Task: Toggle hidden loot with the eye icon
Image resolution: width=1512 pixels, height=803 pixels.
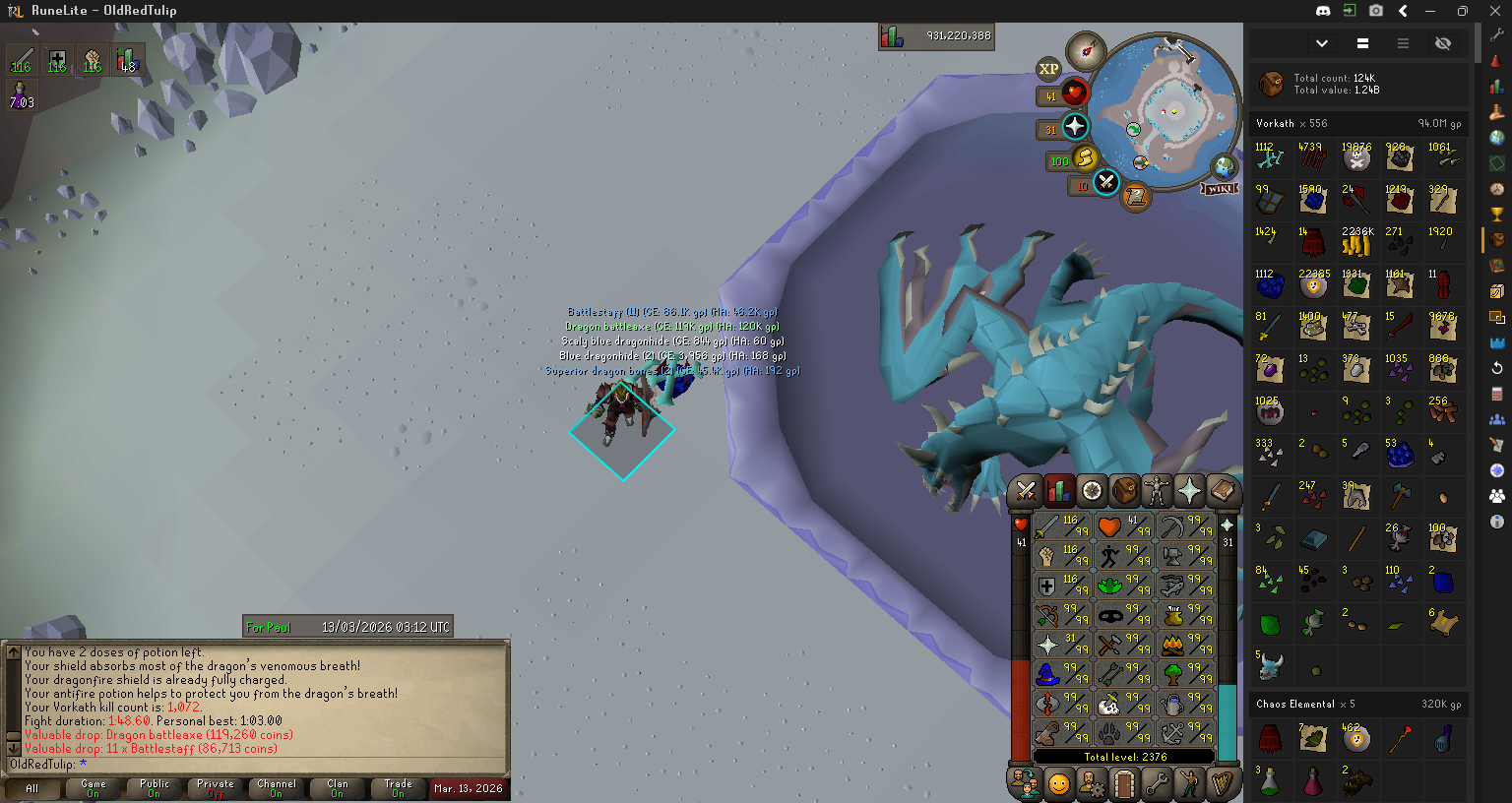Action: (1443, 43)
